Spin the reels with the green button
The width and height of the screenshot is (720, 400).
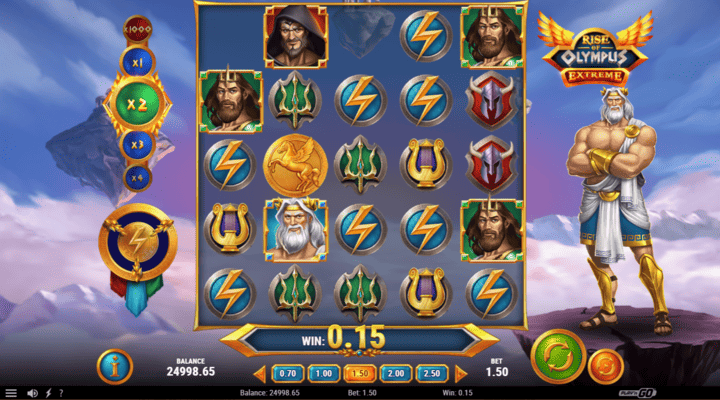point(558,355)
